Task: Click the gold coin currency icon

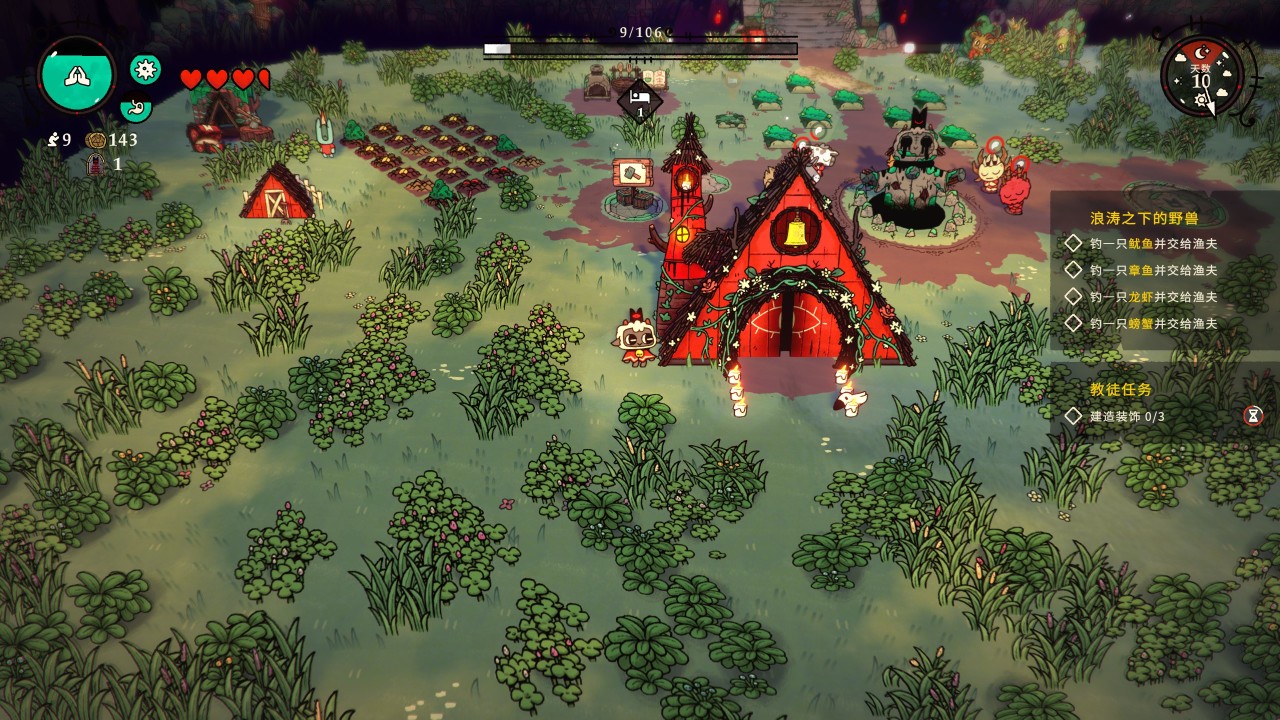Action: pos(96,140)
